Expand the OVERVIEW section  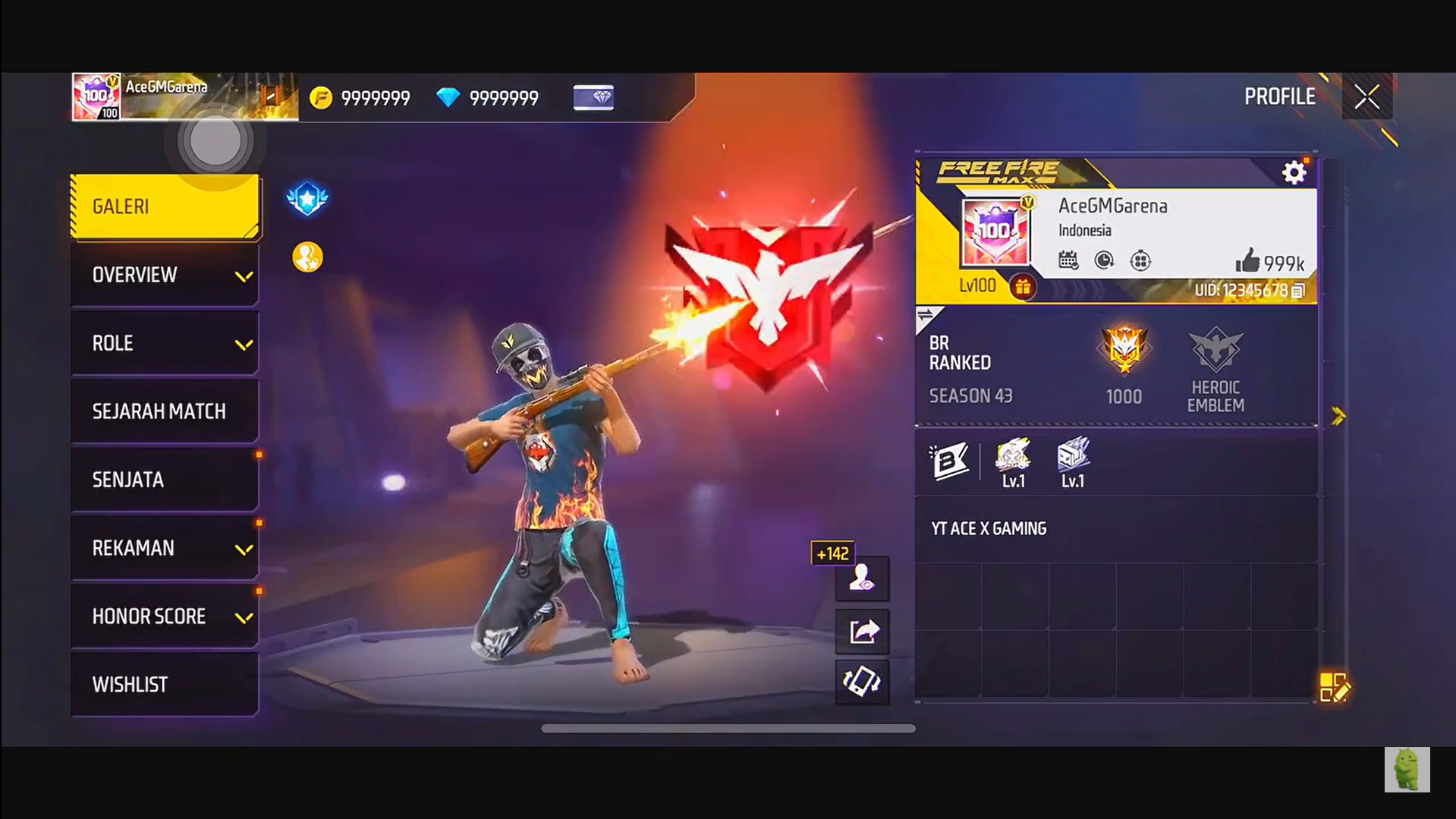tap(165, 274)
